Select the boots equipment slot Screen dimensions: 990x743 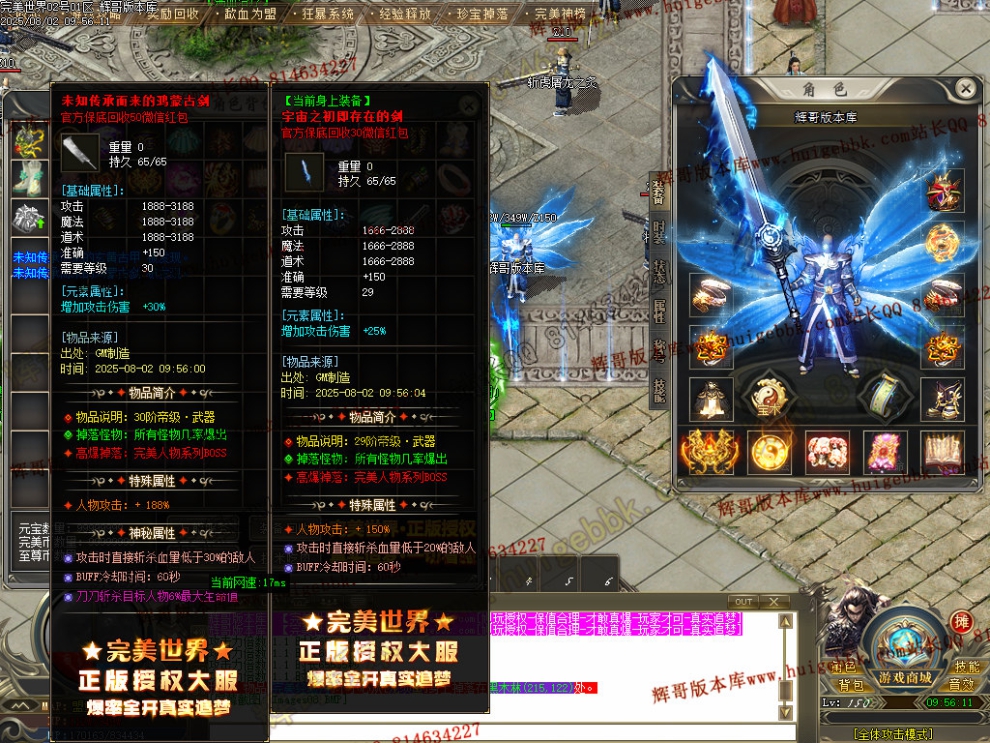[942, 398]
